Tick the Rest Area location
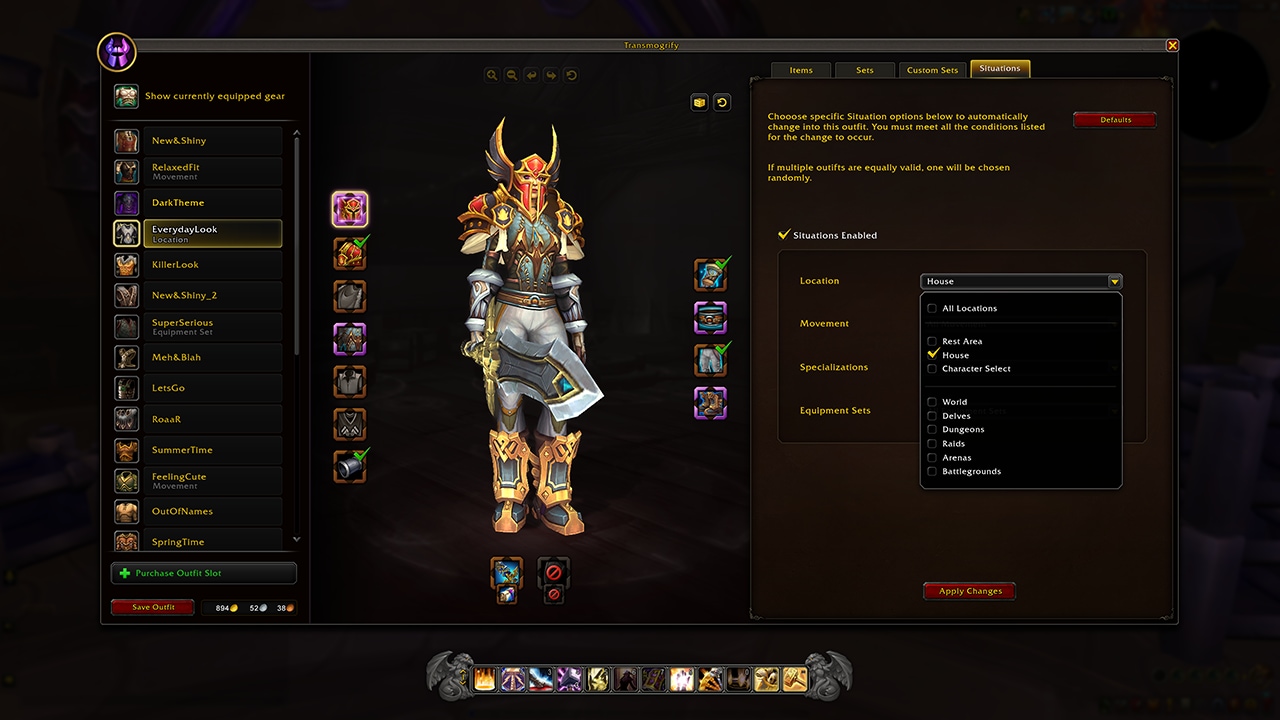This screenshot has width=1280, height=720. [932, 342]
